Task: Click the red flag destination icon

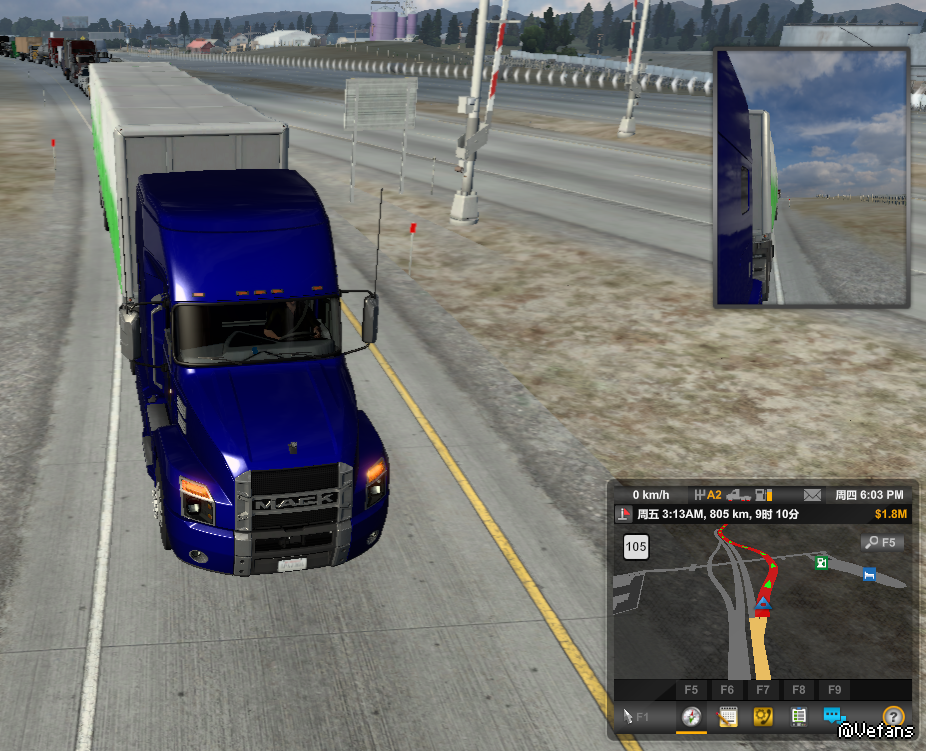Action: click(x=623, y=514)
